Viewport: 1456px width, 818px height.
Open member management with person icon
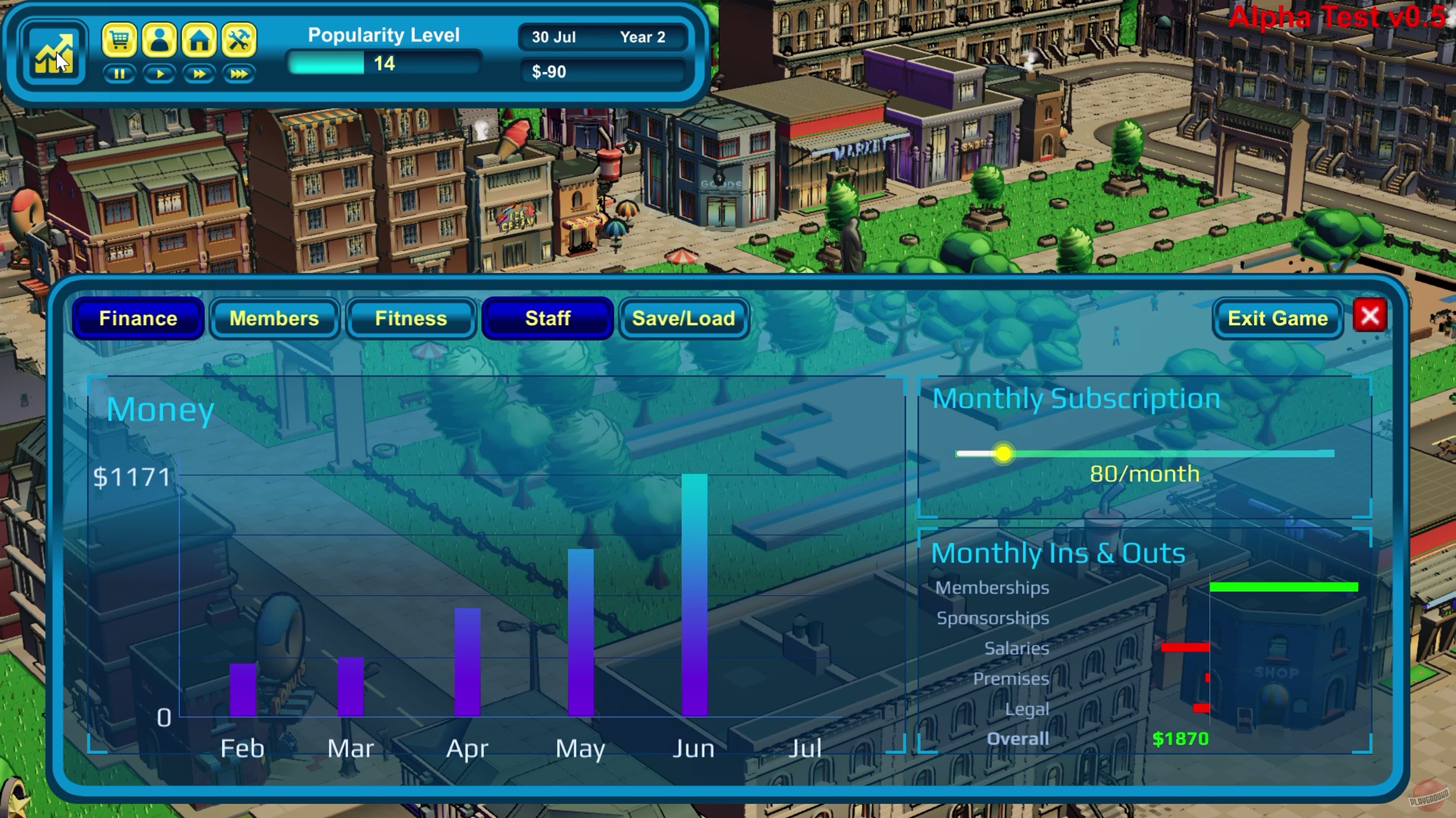click(x=159, y=40)
